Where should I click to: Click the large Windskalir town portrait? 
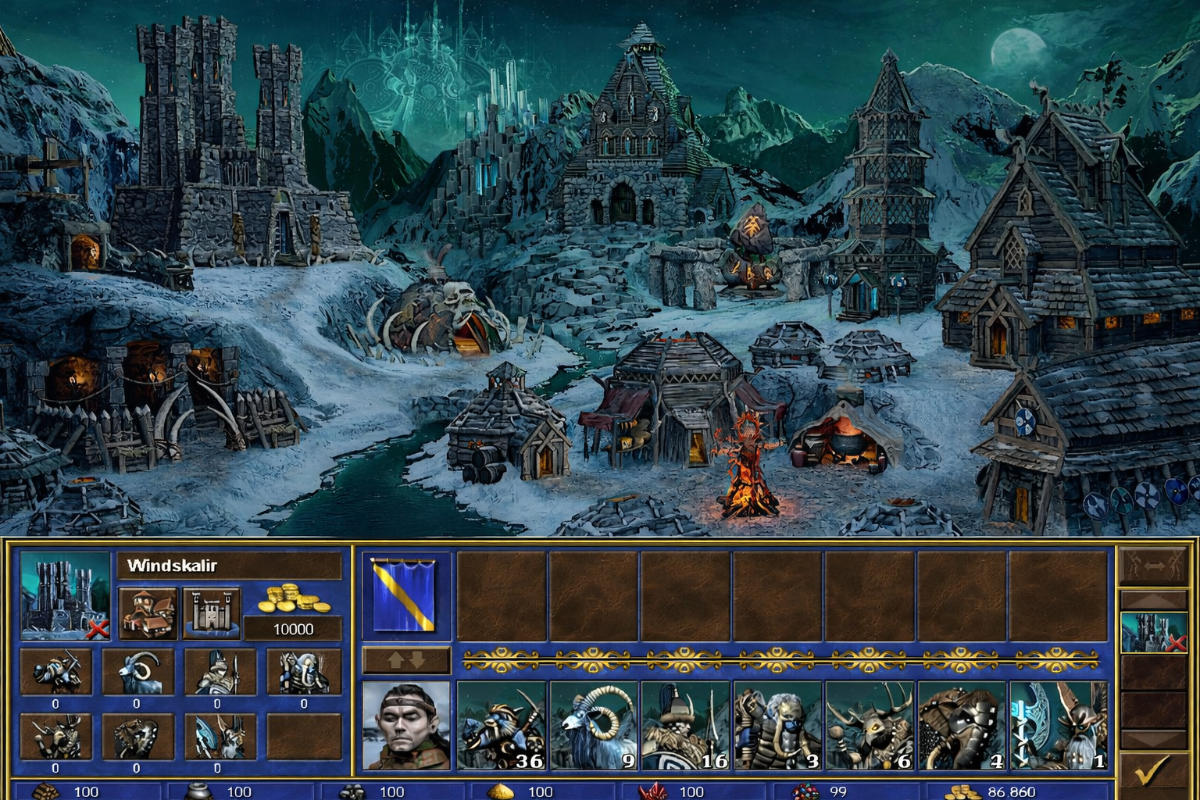coord(65,595)
